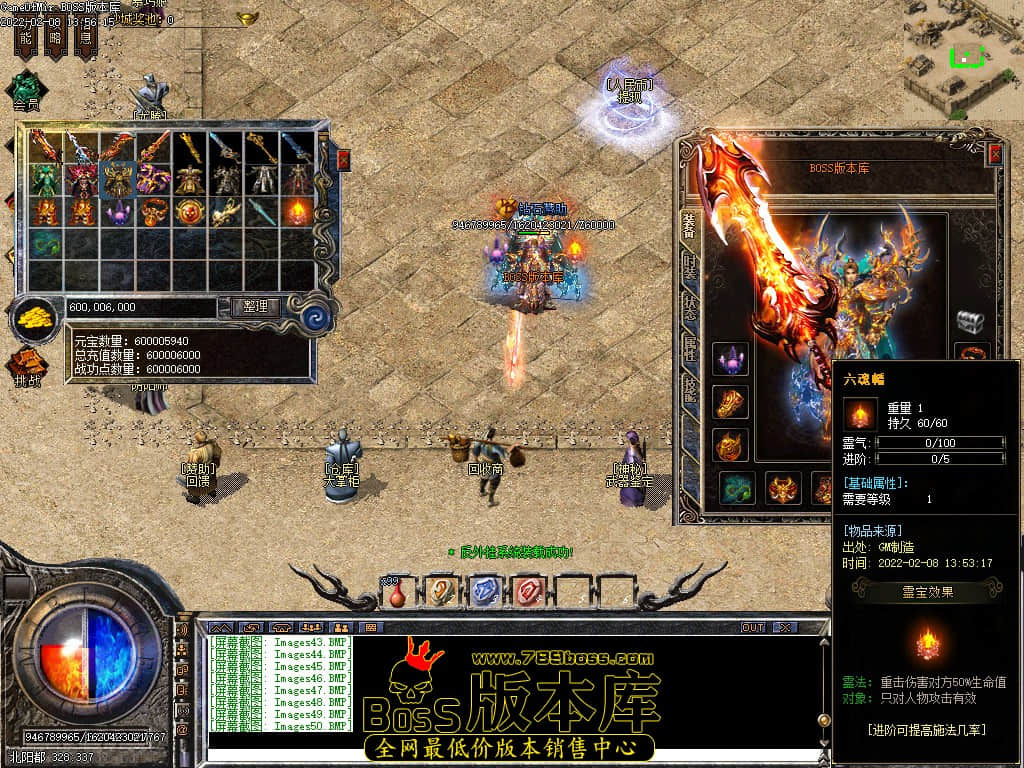The width and height of the screenshot is (1024, 768).
Task: Select the 技能 skills tab
Action: coord(689,390)
